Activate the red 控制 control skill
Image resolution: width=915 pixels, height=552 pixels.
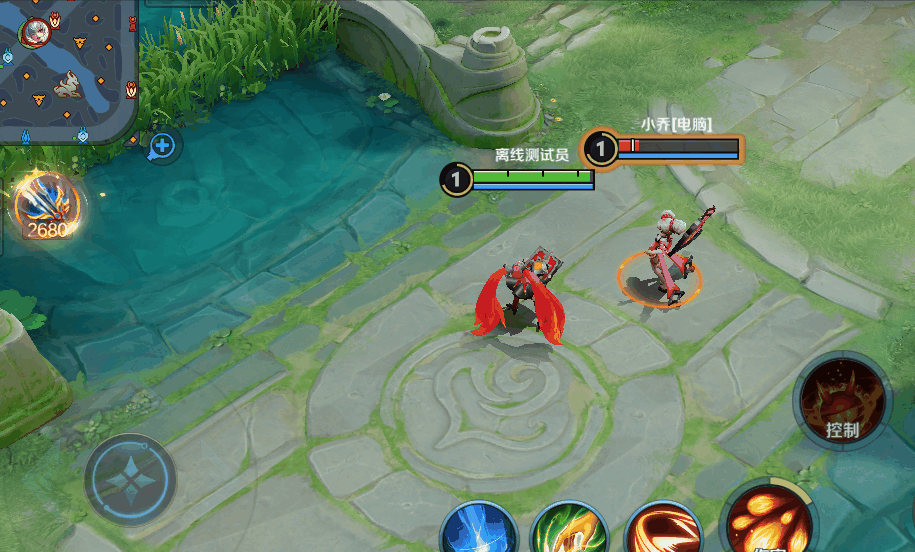(x=842, y=401)
